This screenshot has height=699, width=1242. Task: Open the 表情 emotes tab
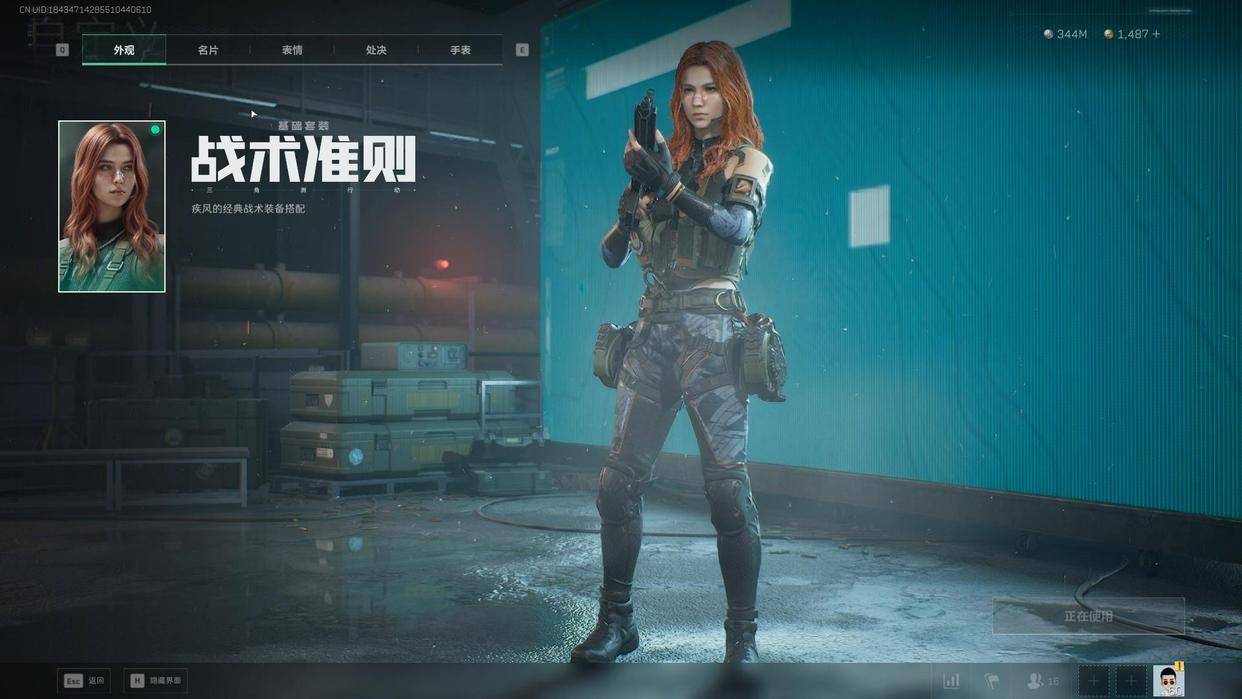(x=292, y=50)
